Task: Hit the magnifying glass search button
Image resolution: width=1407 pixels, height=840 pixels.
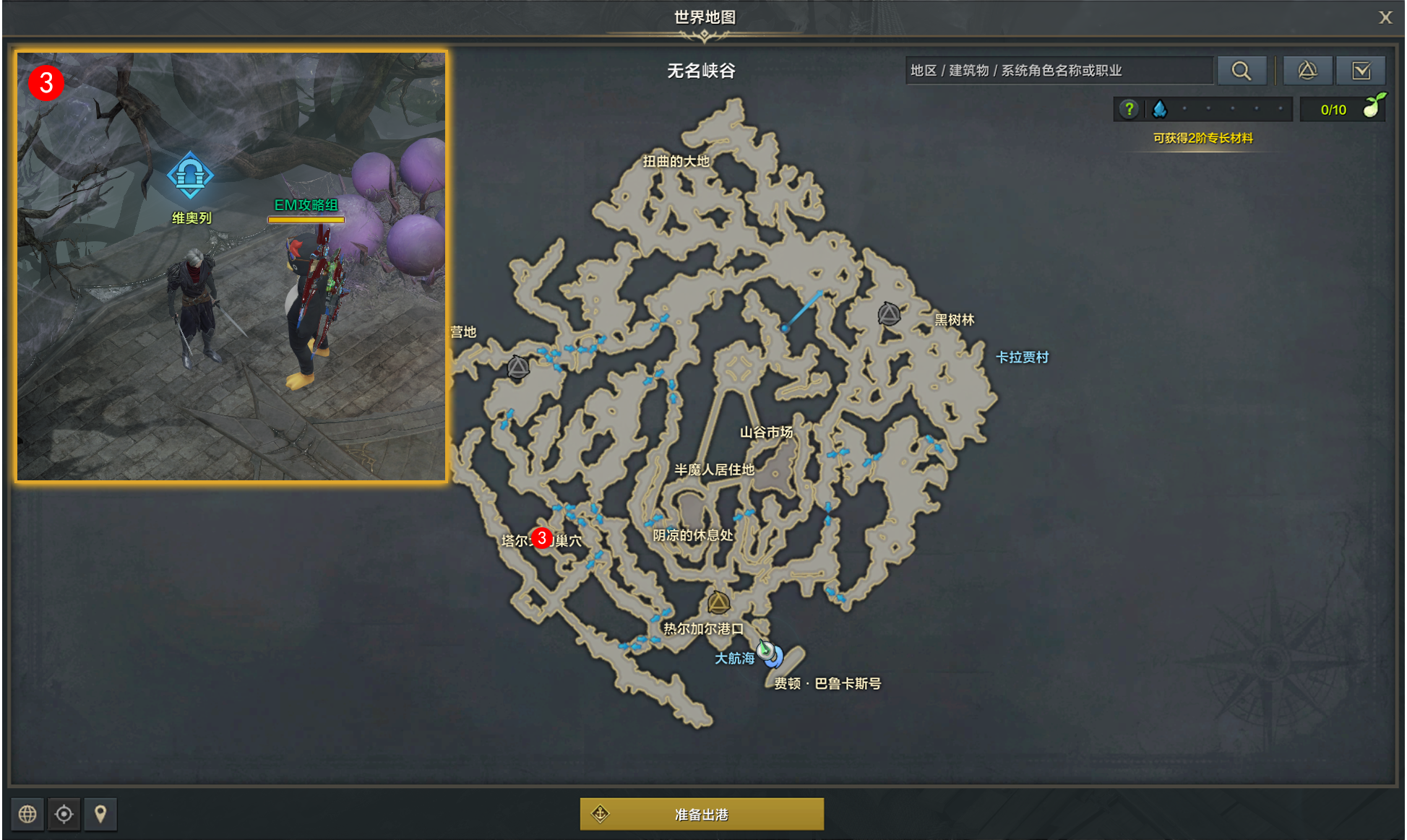Action: coord(1241,70)
